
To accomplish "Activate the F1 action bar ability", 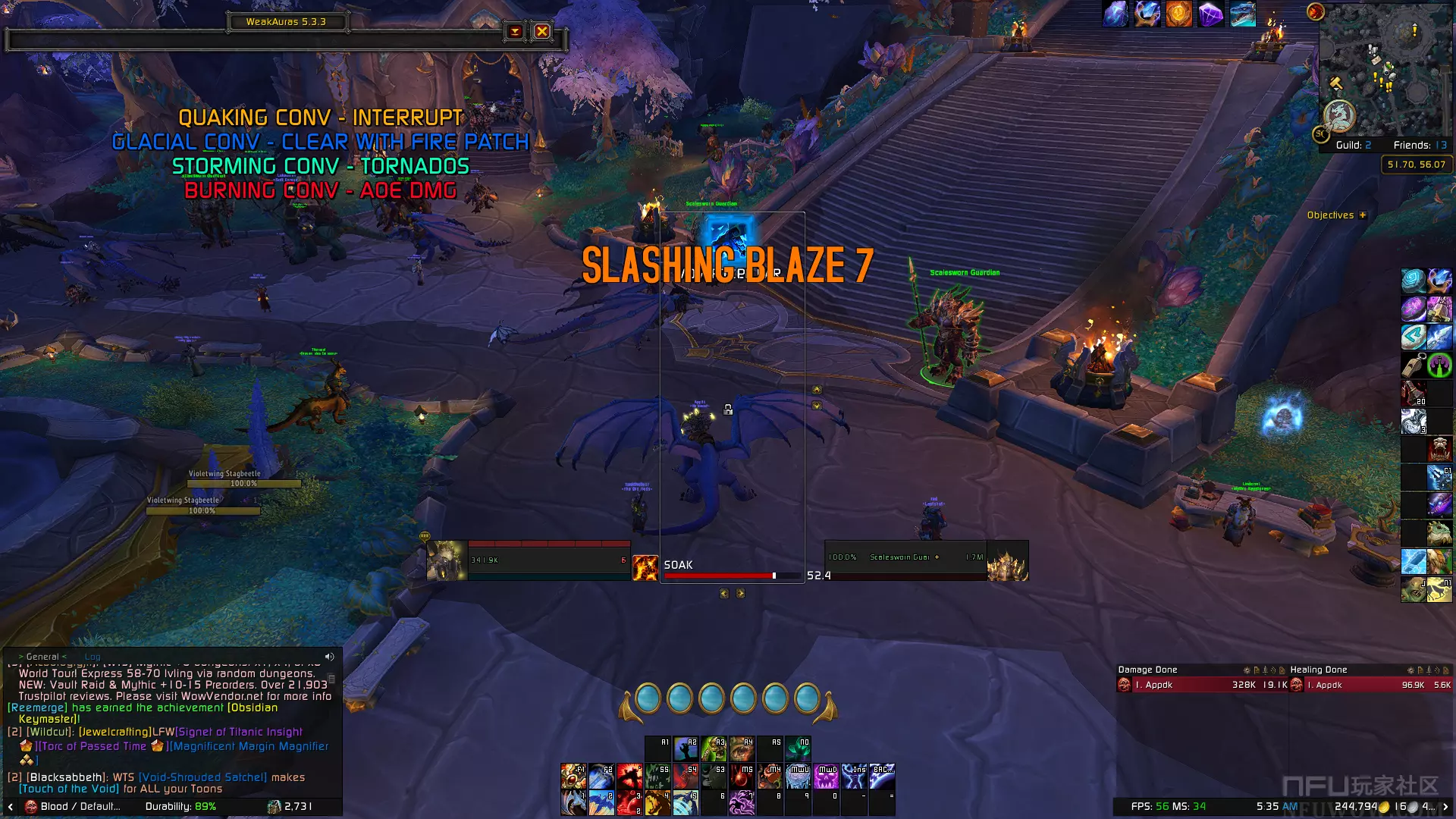I will coord(573,777).
